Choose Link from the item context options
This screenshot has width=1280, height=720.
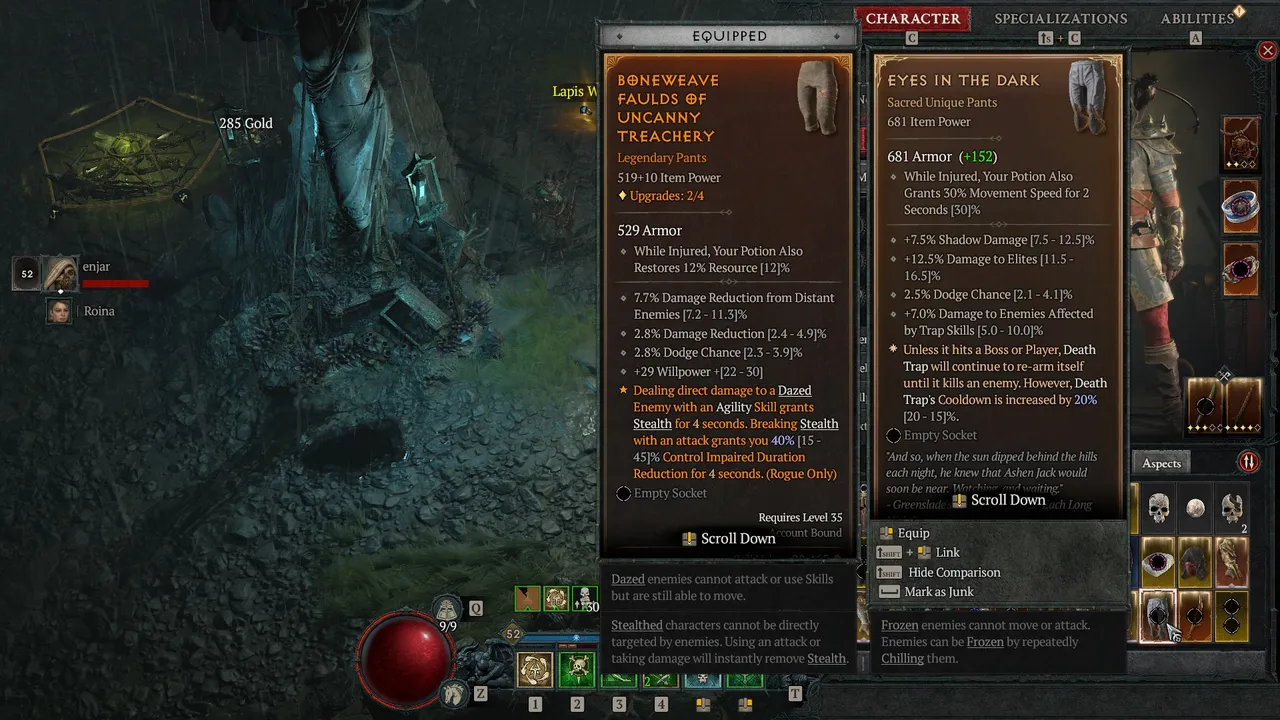click(x=946, y=552)
